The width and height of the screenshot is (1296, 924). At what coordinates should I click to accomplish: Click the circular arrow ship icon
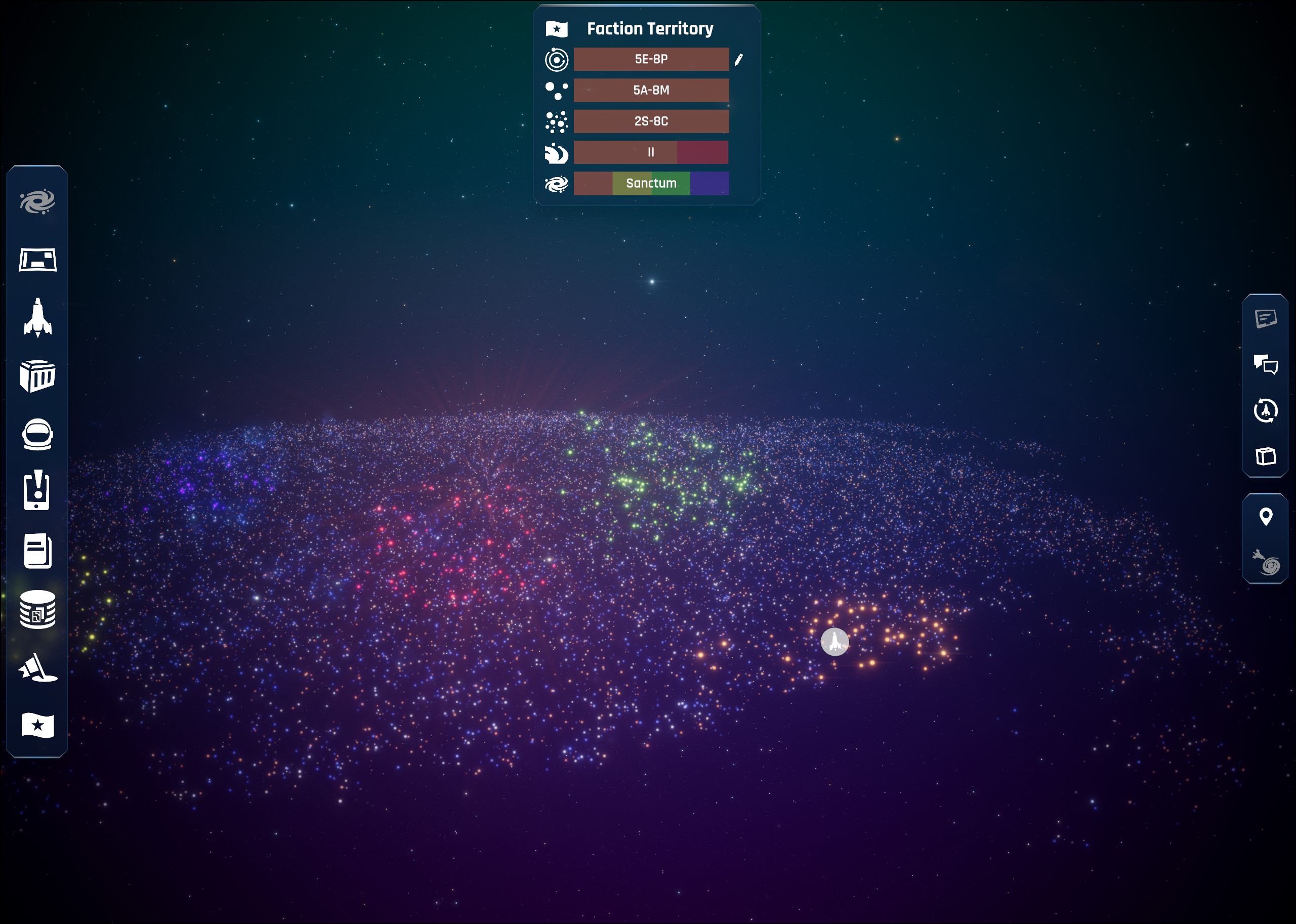[1265, 410]
